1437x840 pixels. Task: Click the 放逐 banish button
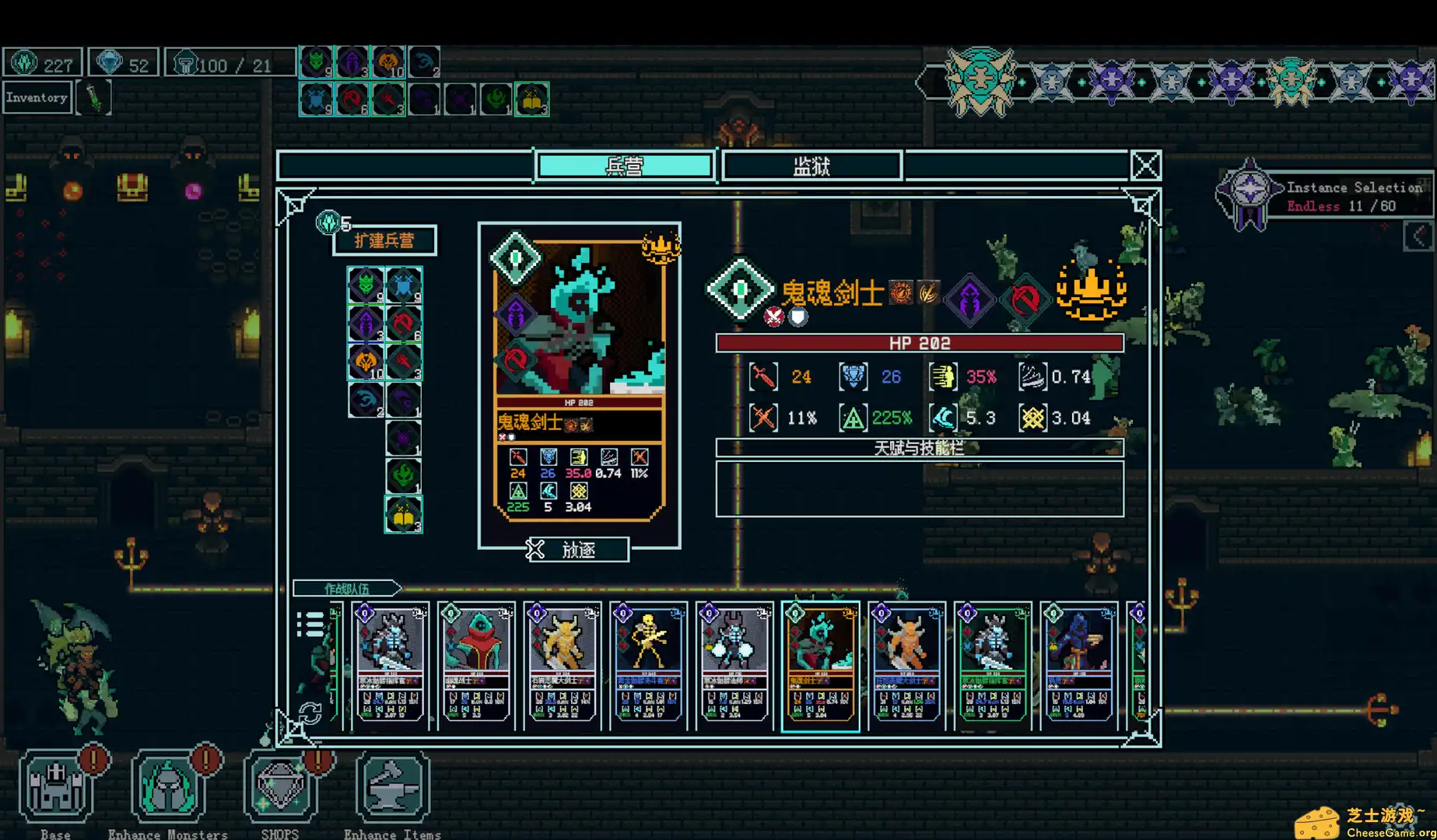(579, 550)
